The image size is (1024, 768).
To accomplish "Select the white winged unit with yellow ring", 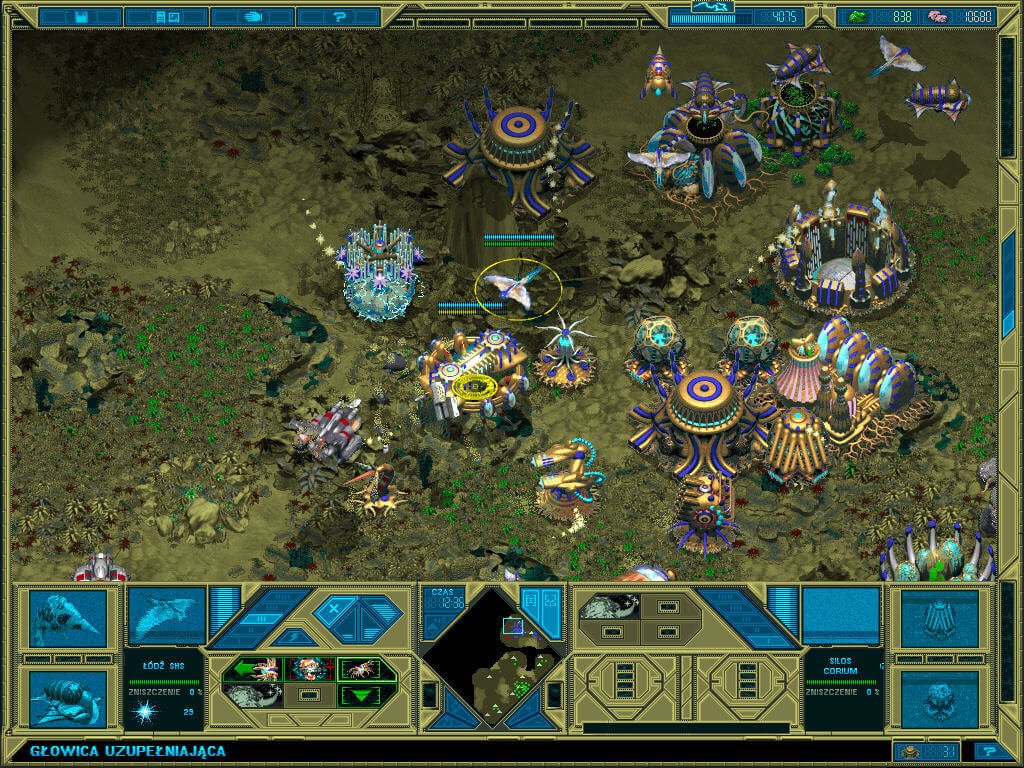I will pos(518,288).
